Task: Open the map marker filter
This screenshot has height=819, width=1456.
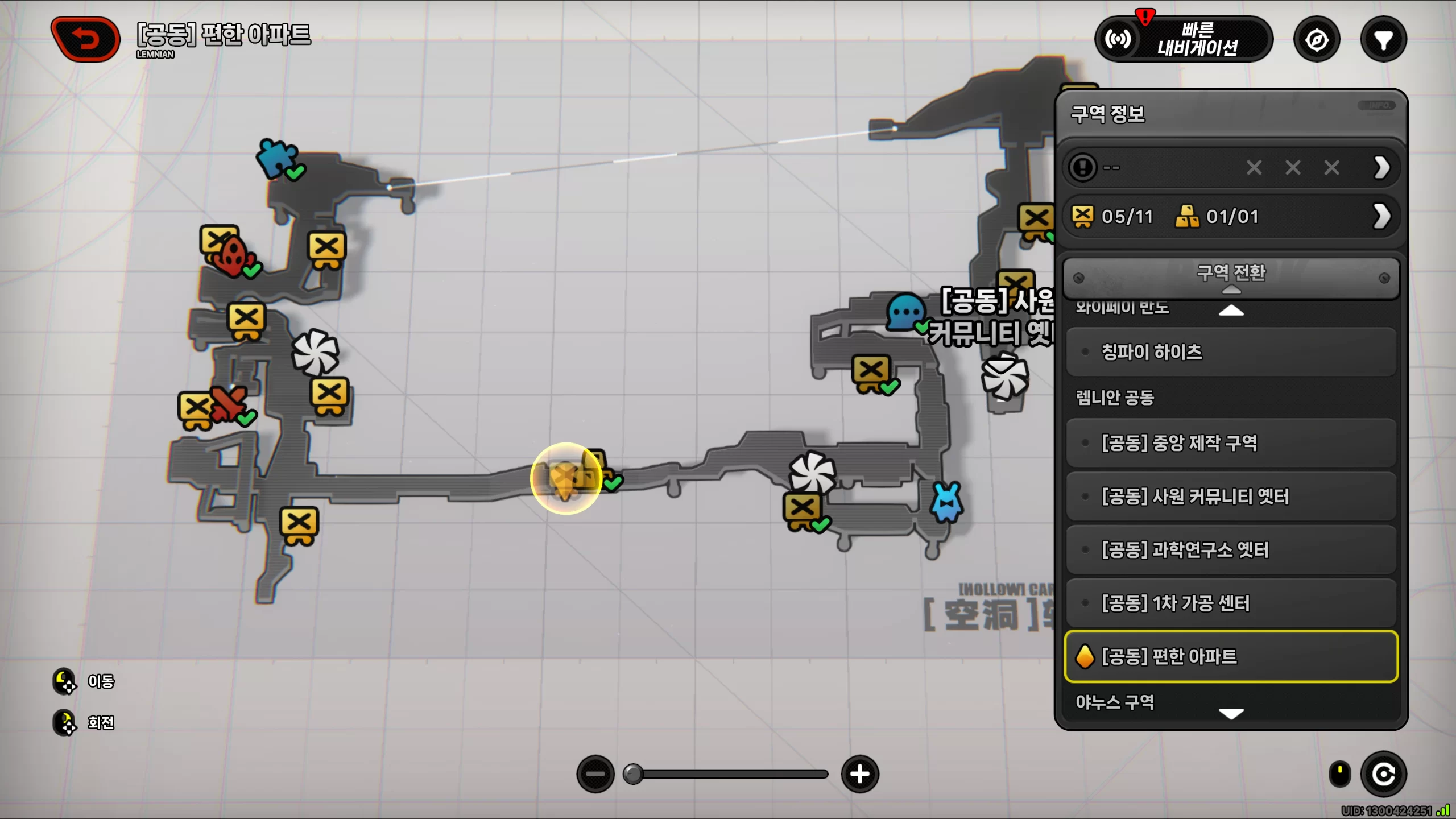Action: pos(1383,40)
